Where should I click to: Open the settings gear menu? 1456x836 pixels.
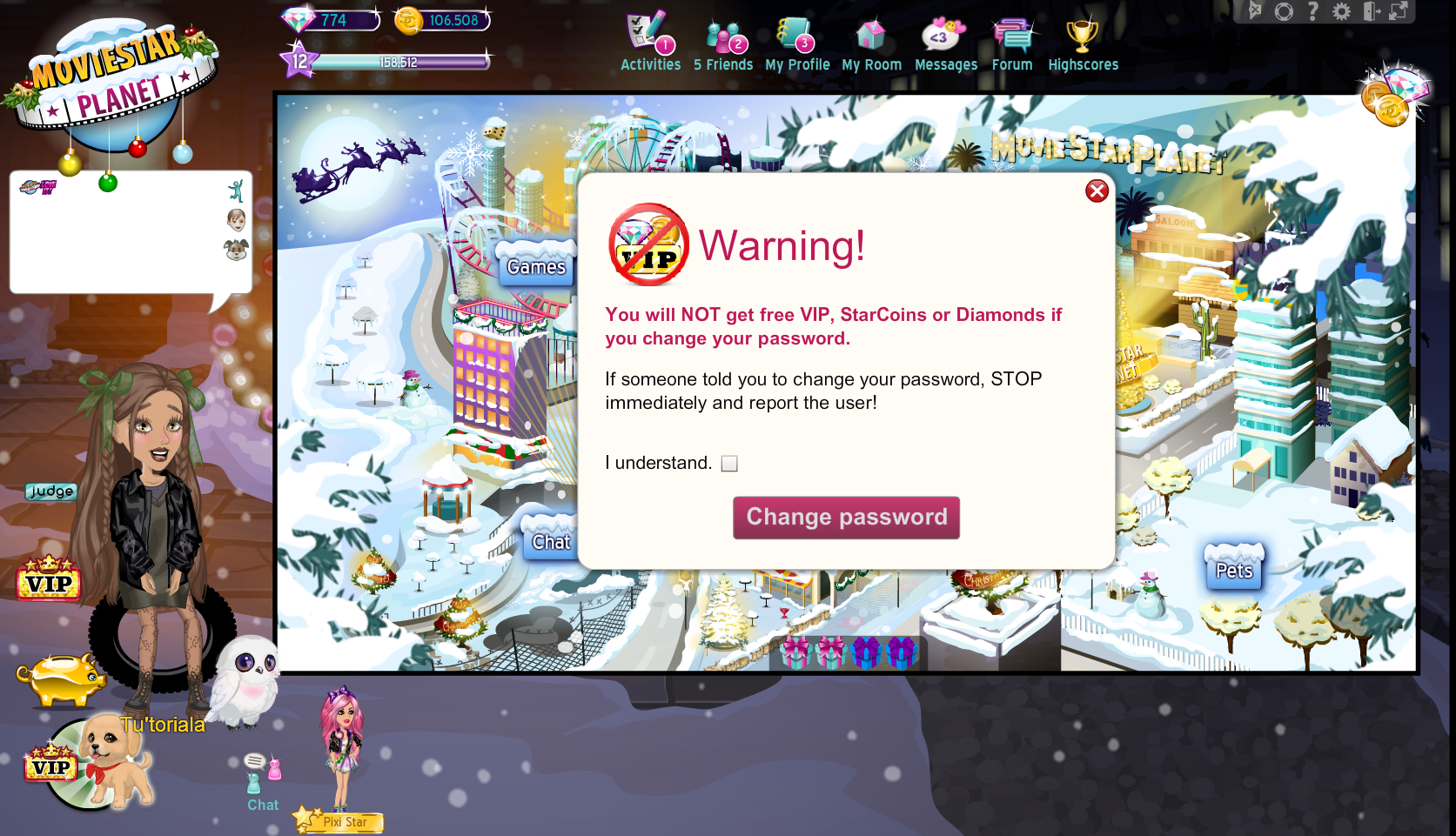tap(1341, 12)
